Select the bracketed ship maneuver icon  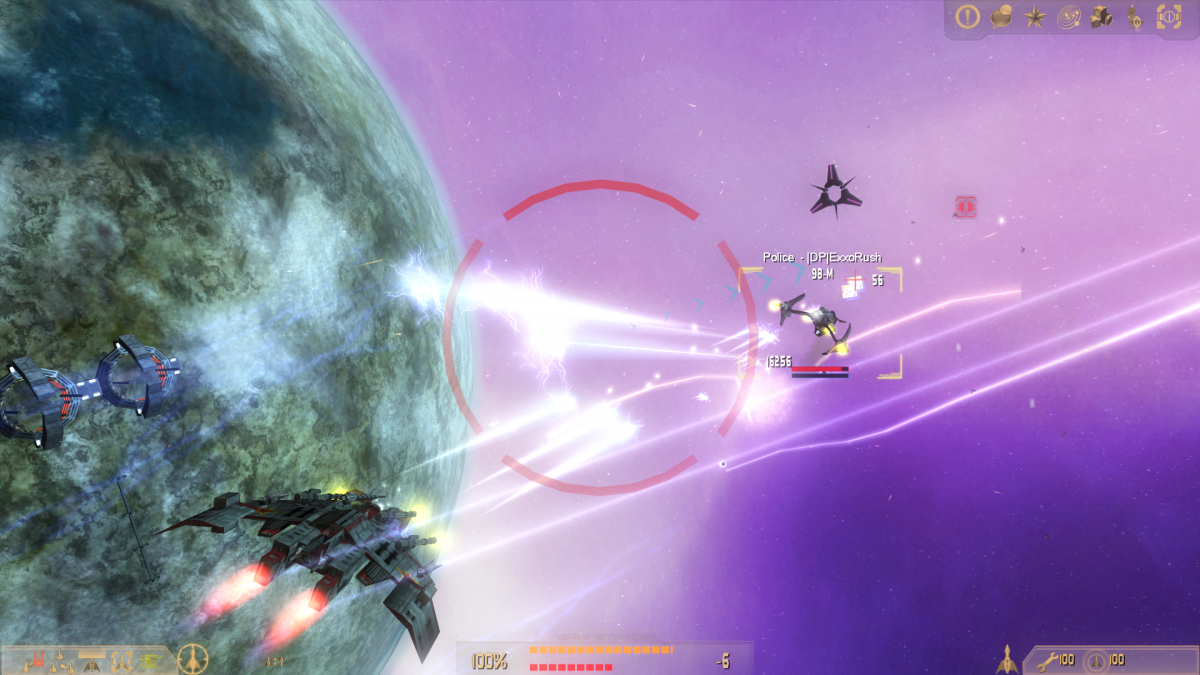(122, 660)
